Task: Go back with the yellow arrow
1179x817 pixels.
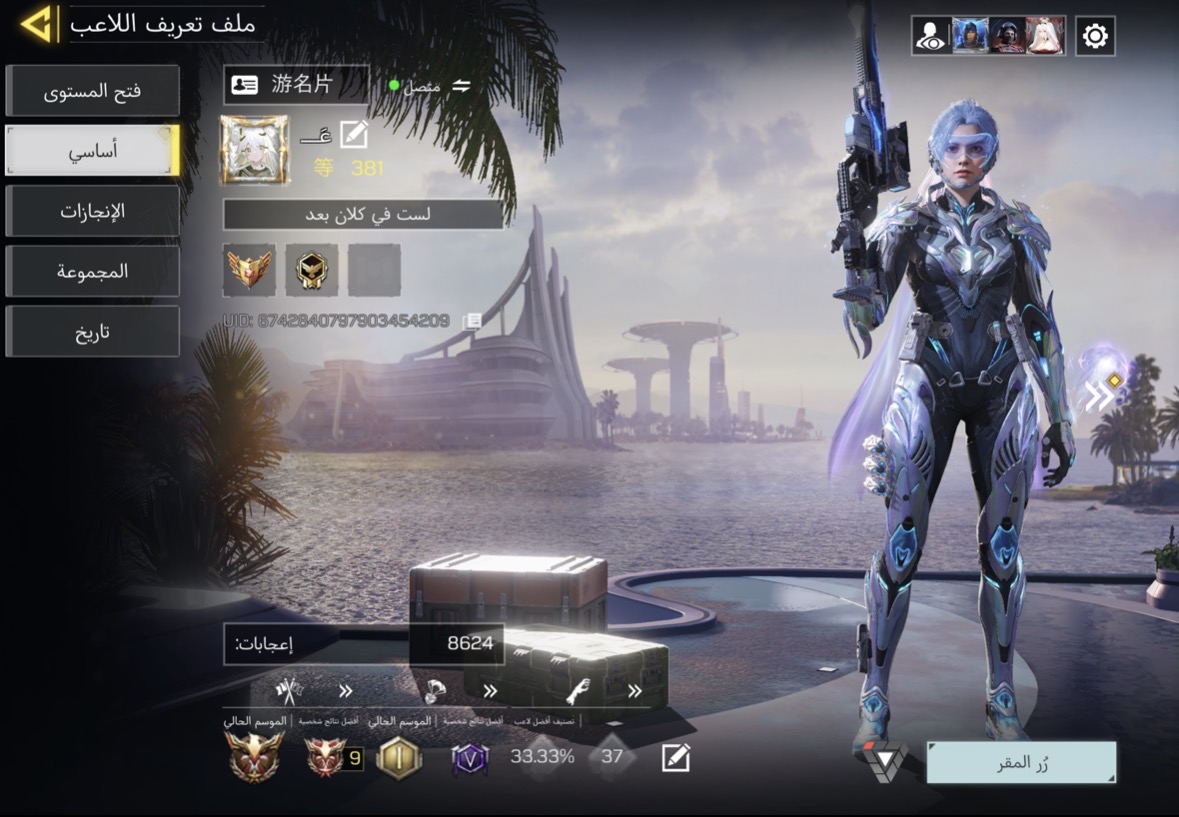Action: (37, 24)
